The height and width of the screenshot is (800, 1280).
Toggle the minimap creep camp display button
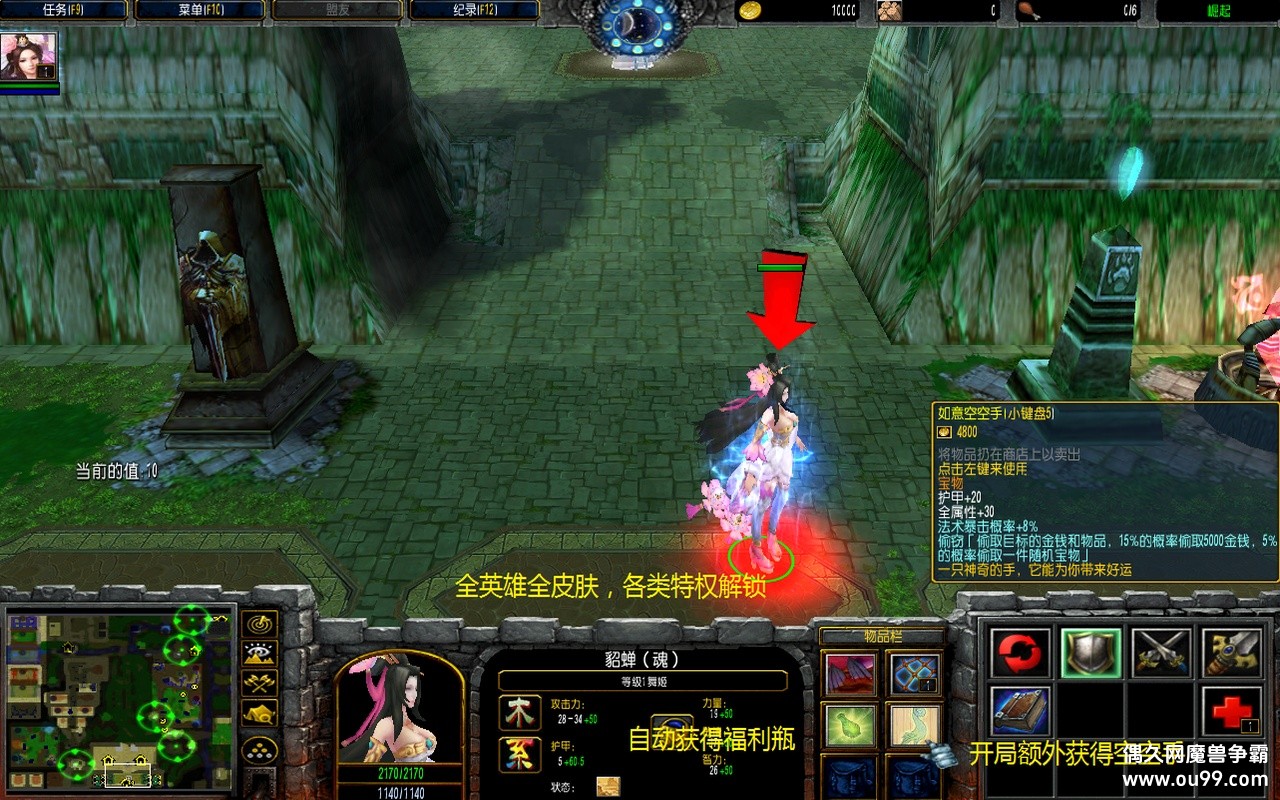[x=261, y=715]
